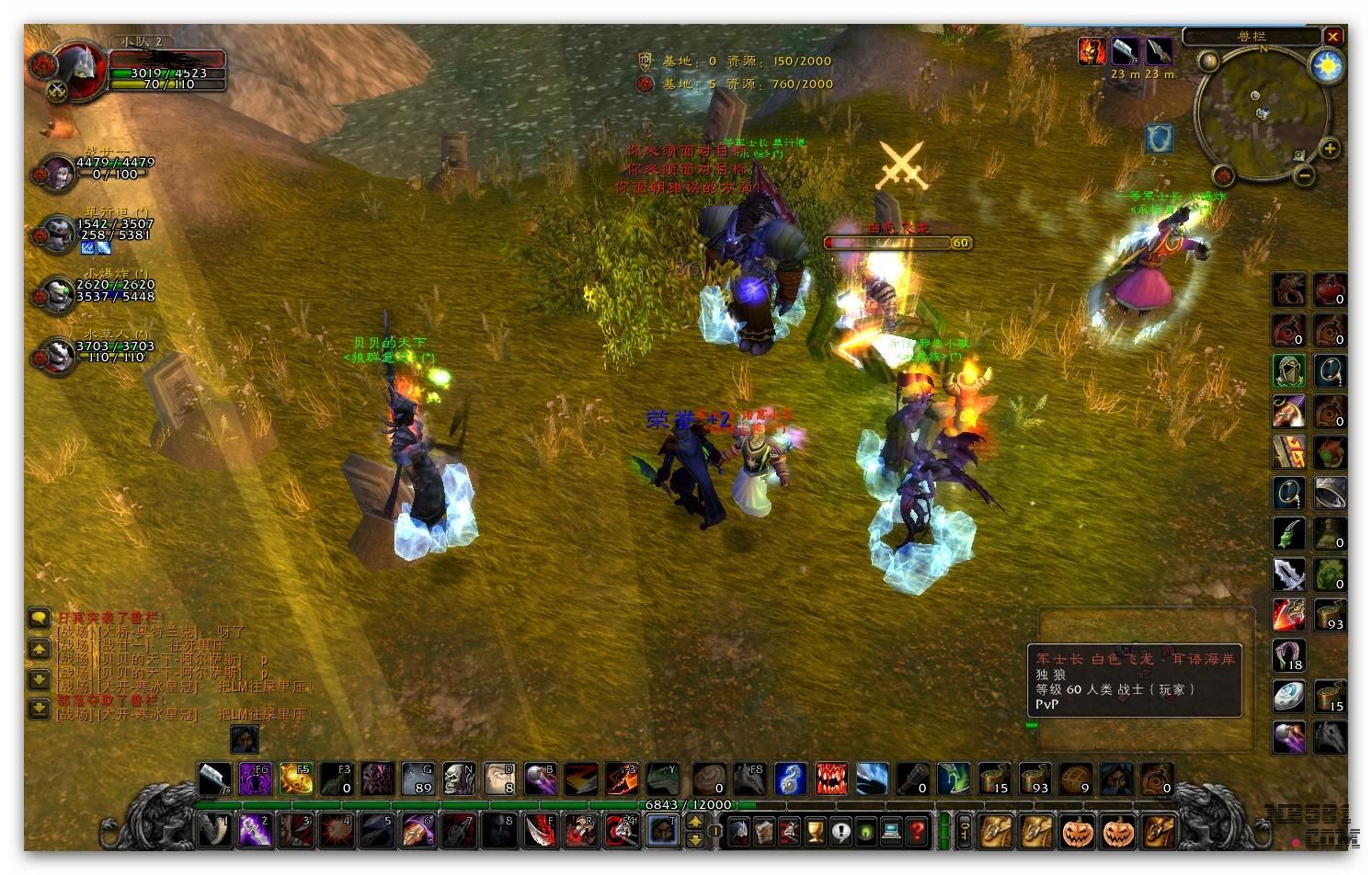This screenshot has height=875, width=1372.
Task: Zoom out on the minimap
Action: [1303, 175]
